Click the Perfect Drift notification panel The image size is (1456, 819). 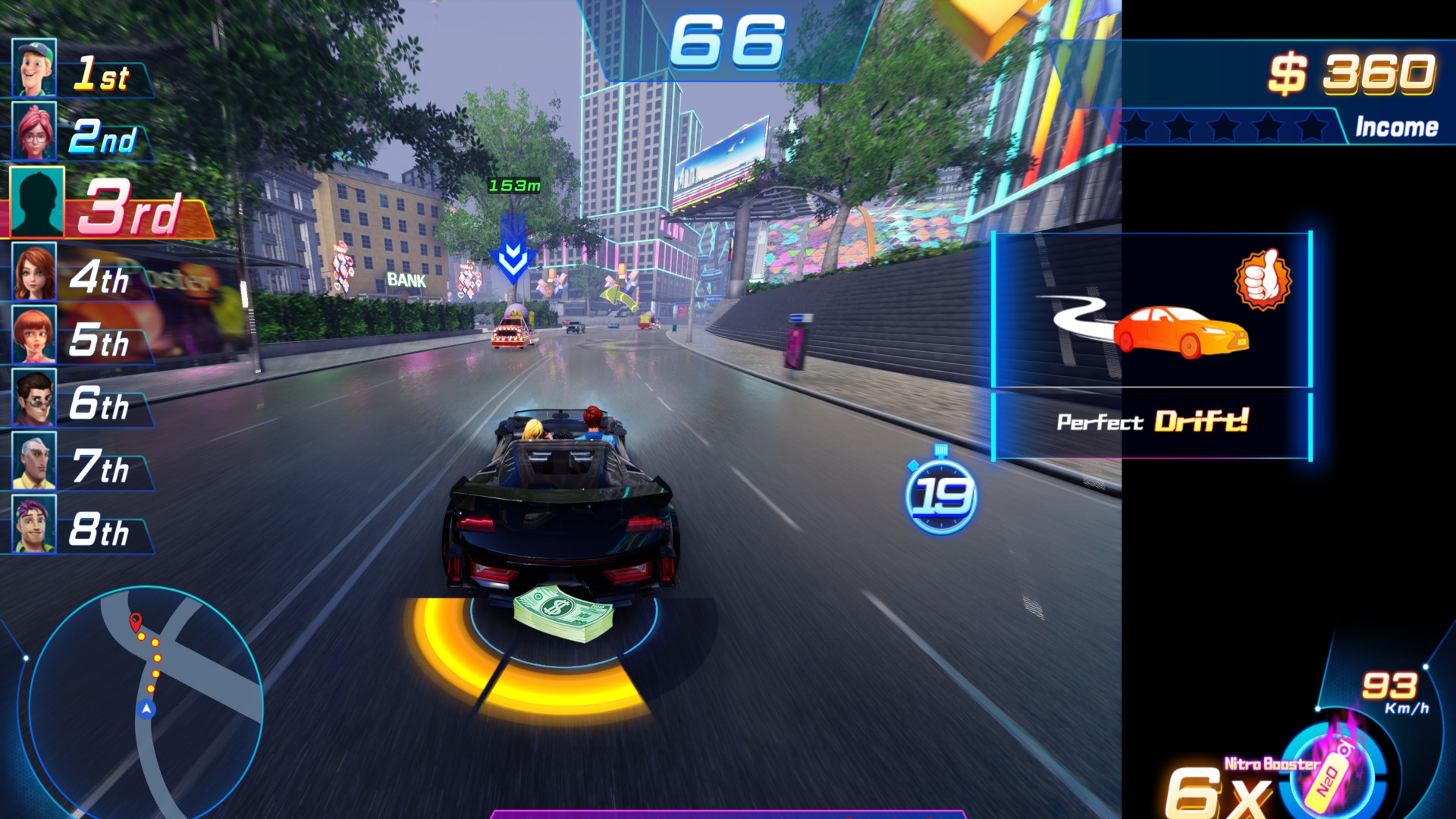tap(1152, 346)
